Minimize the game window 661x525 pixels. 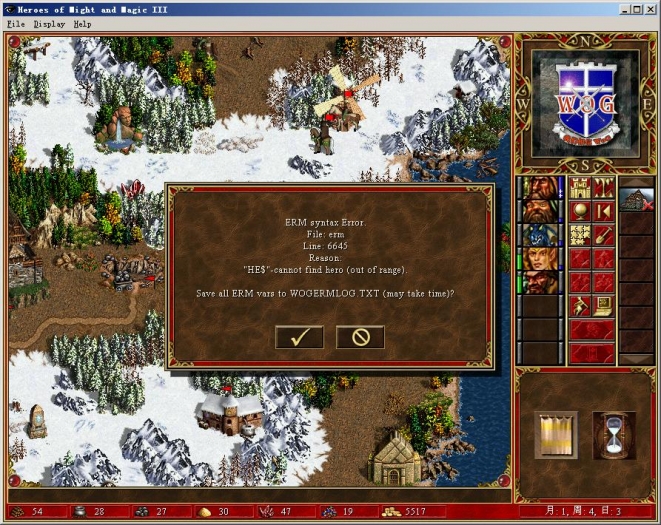pos(622,8)
